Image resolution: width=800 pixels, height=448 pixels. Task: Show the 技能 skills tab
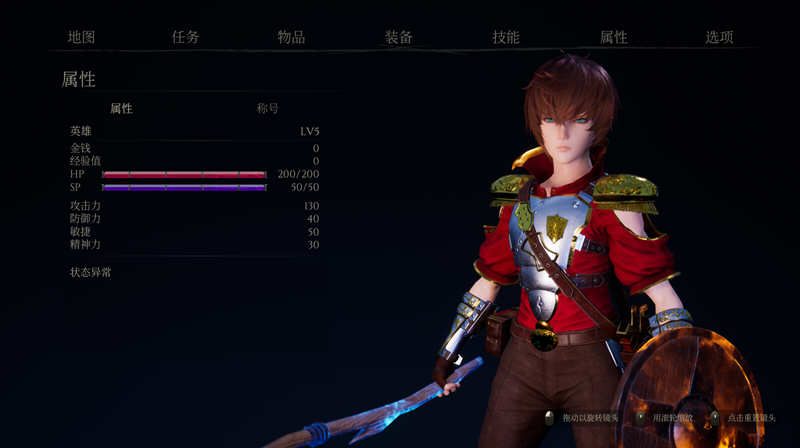pyautogui.click(x=506, y=37)
